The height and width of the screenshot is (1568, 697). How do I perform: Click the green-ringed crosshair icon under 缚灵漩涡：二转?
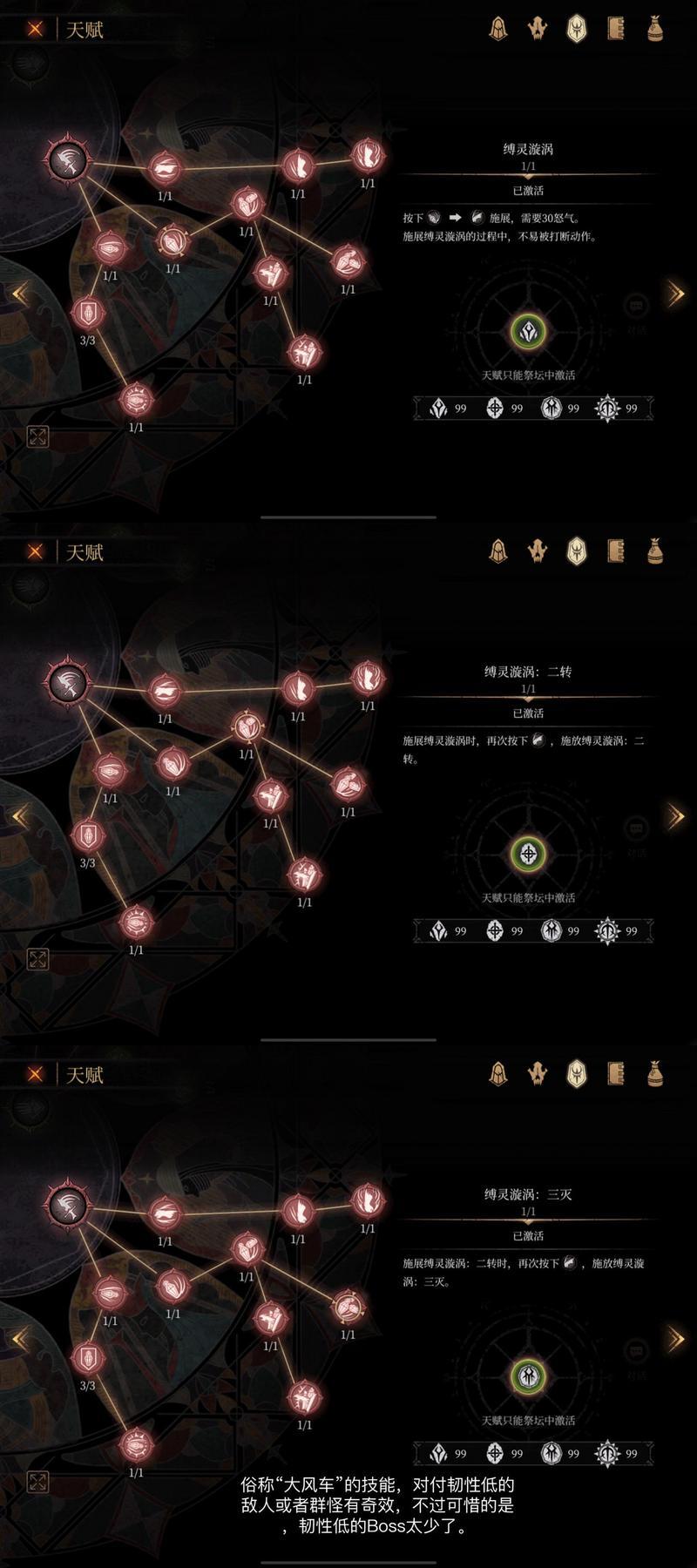tap(528, 854)
